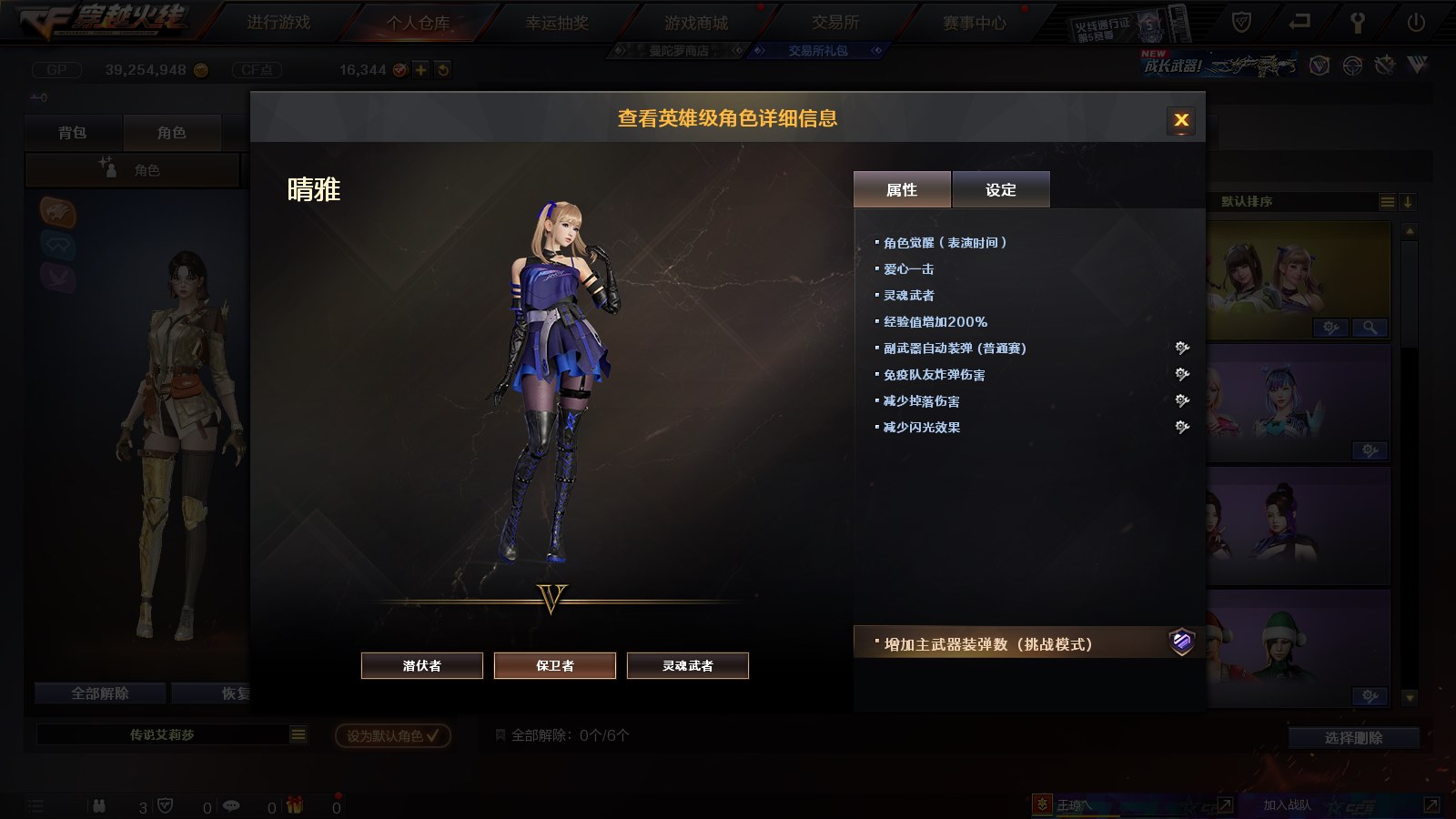Switch to the 背包 backpack tab
This screenshot has height=819, width=1456.
[73, 133]
